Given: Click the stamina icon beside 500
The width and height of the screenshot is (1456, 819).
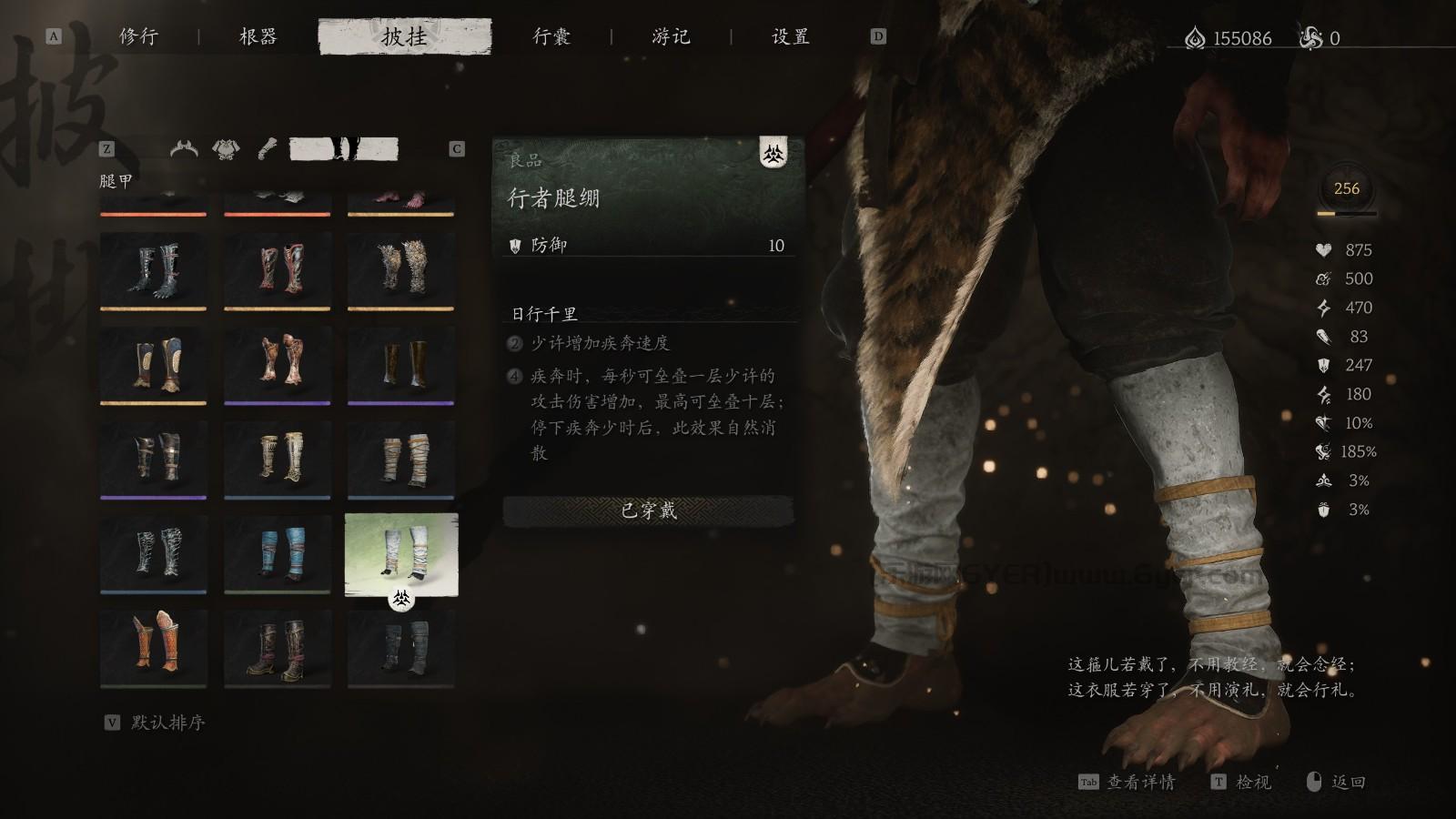Looking at the screenshot, I should [x=1324, y=278].
